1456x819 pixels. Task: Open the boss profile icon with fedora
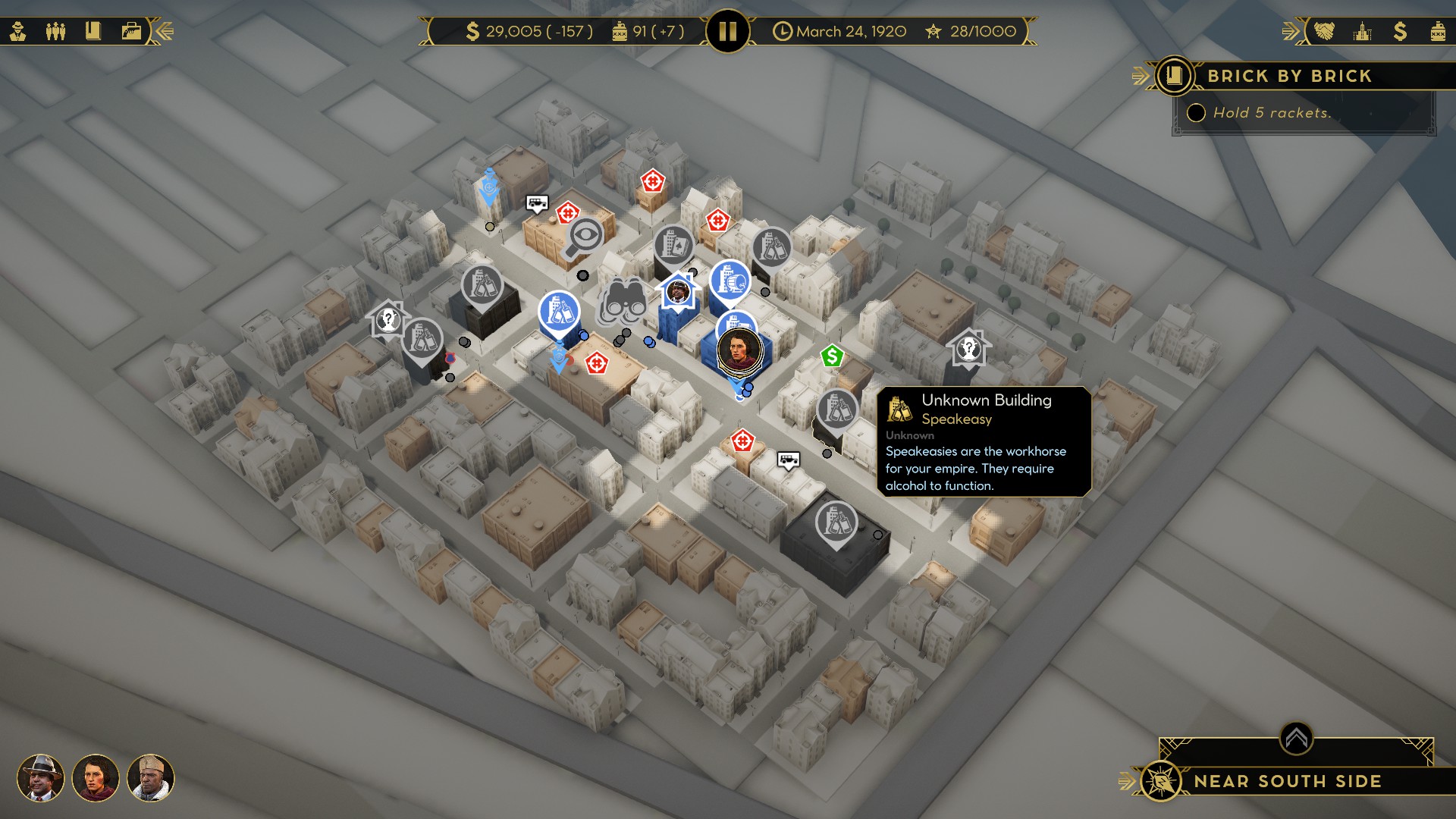[x=18, y=31]
